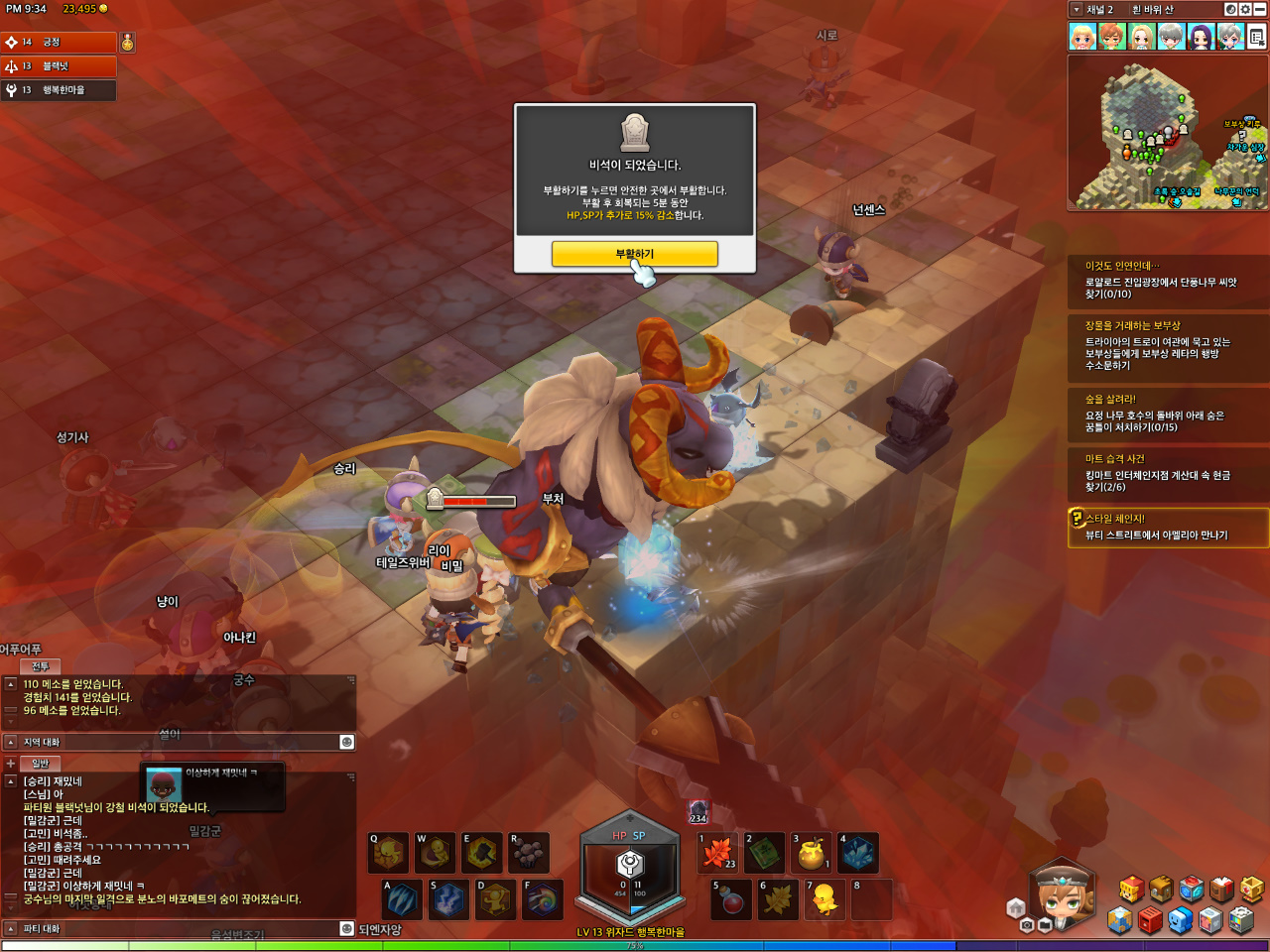The height and width of the screenshot is (952, 1270).
Task: Click the yellow 부활하기 revive button
Action: (x=634, y=255)
